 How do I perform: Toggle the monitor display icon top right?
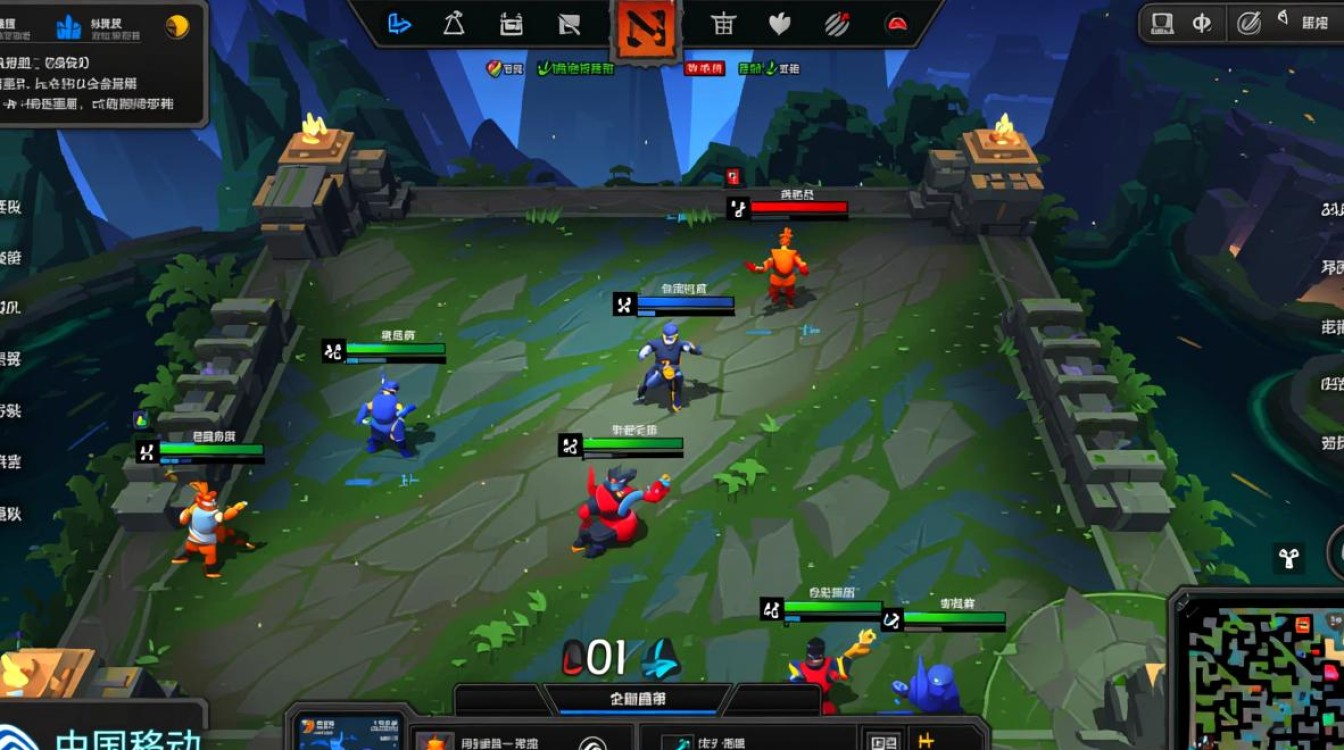tap(1162, 23)
